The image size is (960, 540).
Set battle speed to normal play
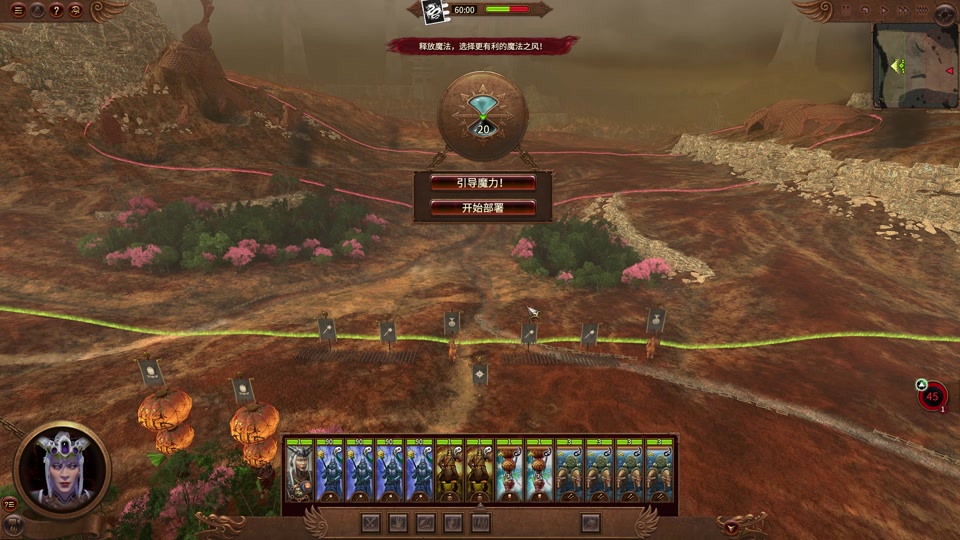click(887, 10)
